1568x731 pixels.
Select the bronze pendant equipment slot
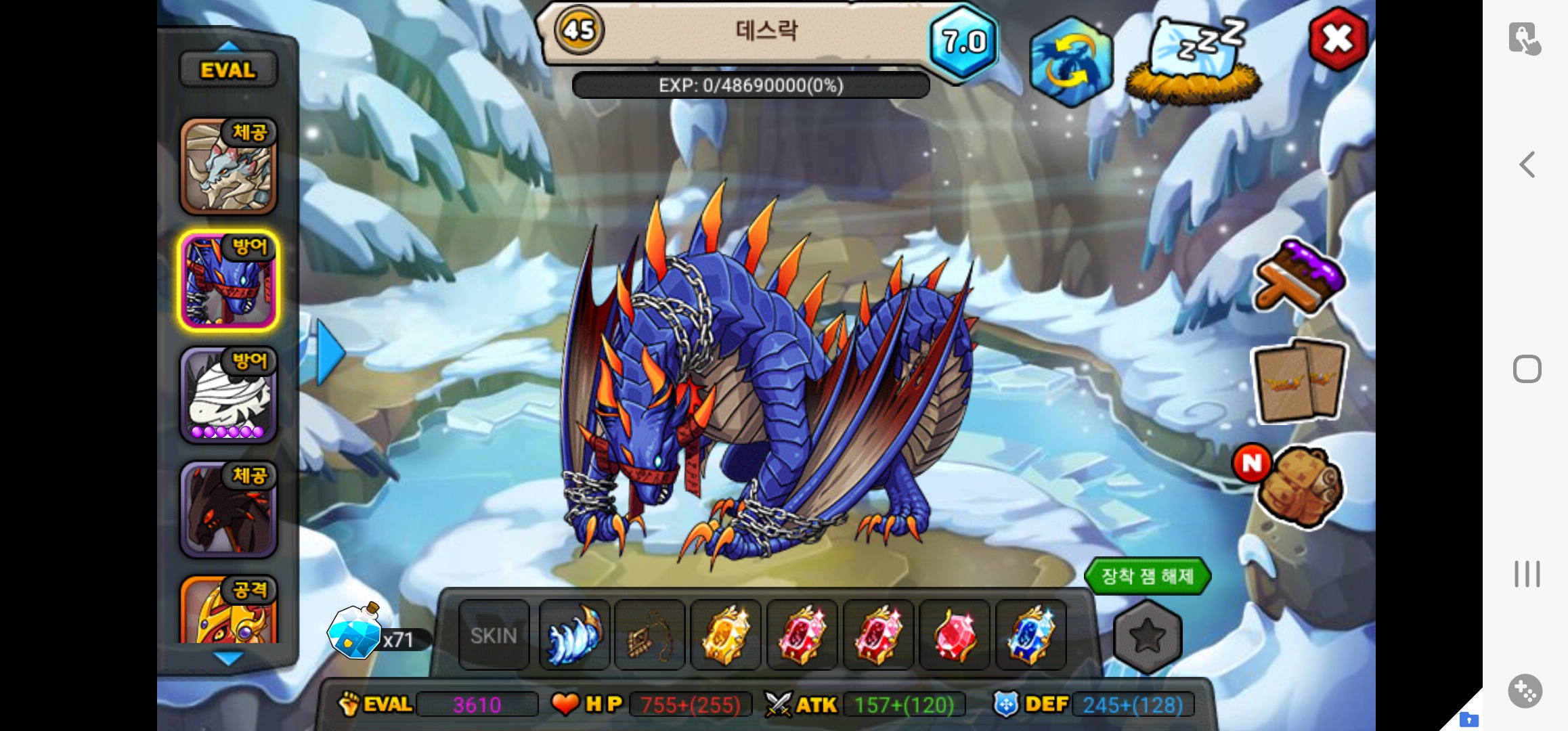[x=650, y=636]
